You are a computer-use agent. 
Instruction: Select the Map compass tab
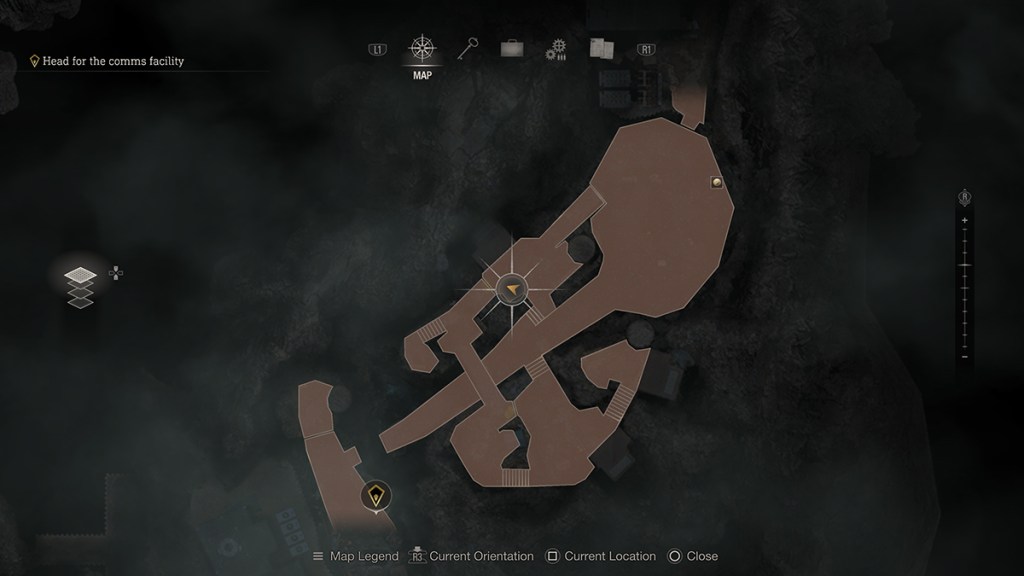[x=422, y=49]
